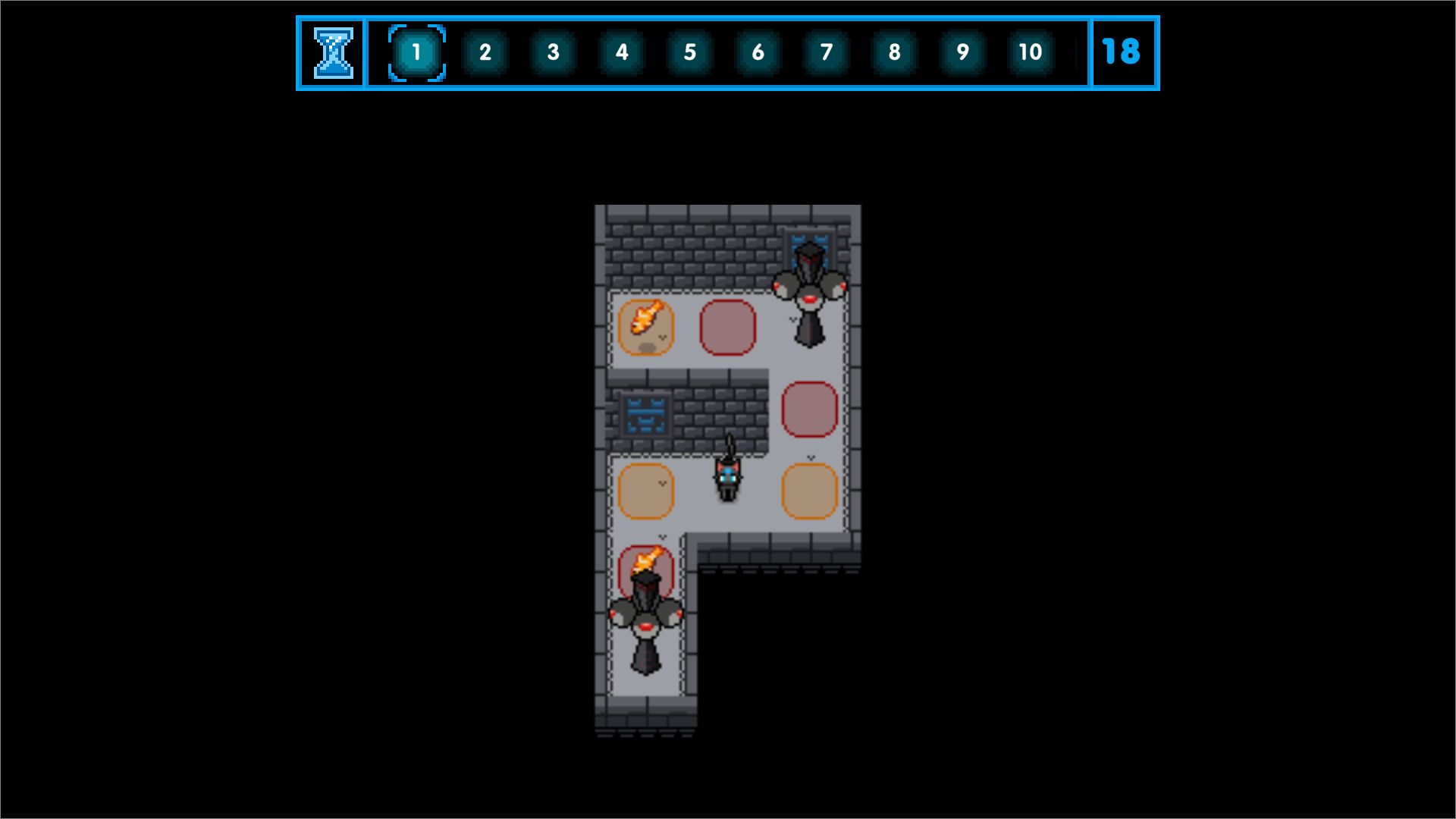Click the fish treat tile

(645, 326)
